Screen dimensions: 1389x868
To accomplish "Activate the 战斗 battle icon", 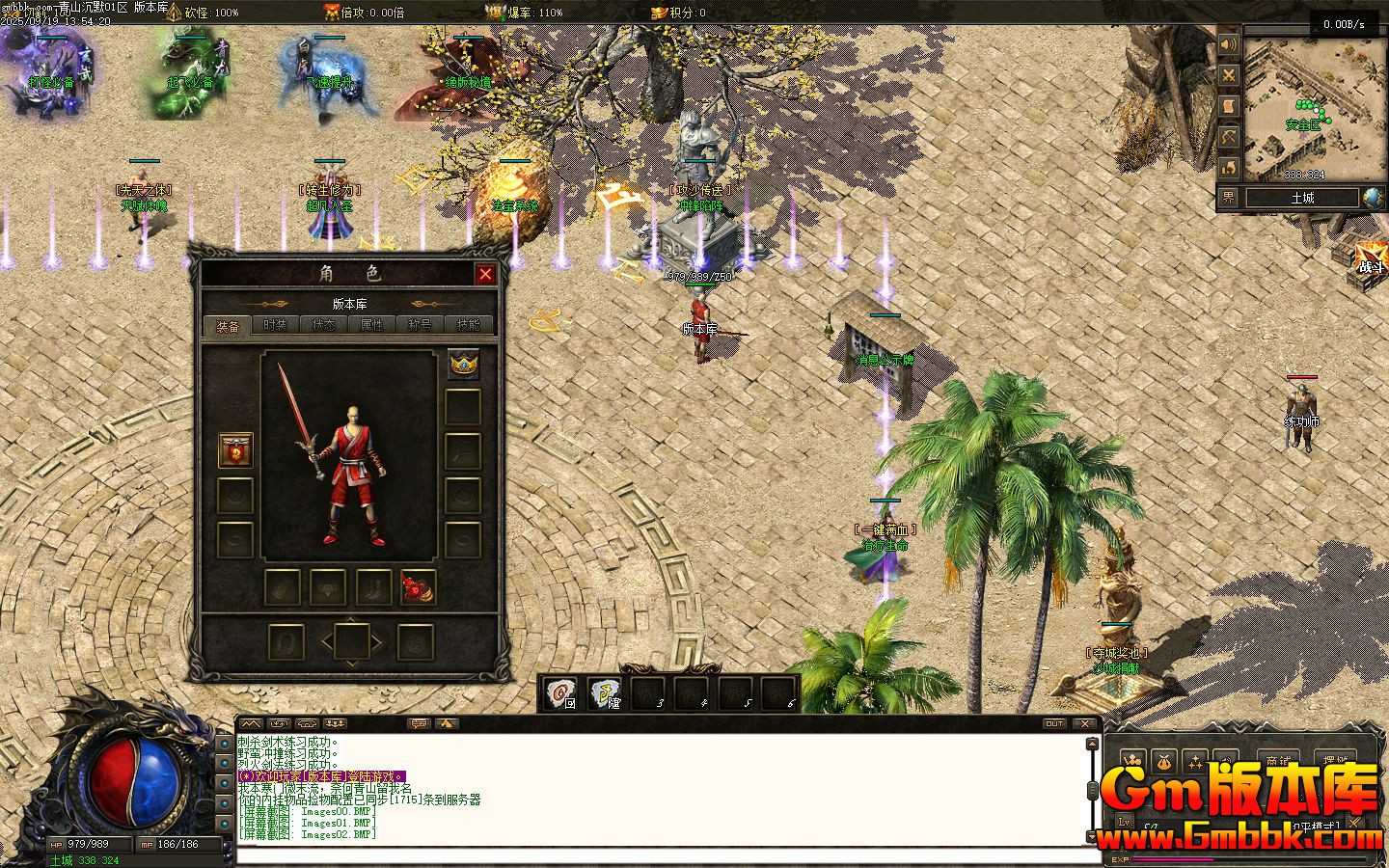I will (1370, 257).
